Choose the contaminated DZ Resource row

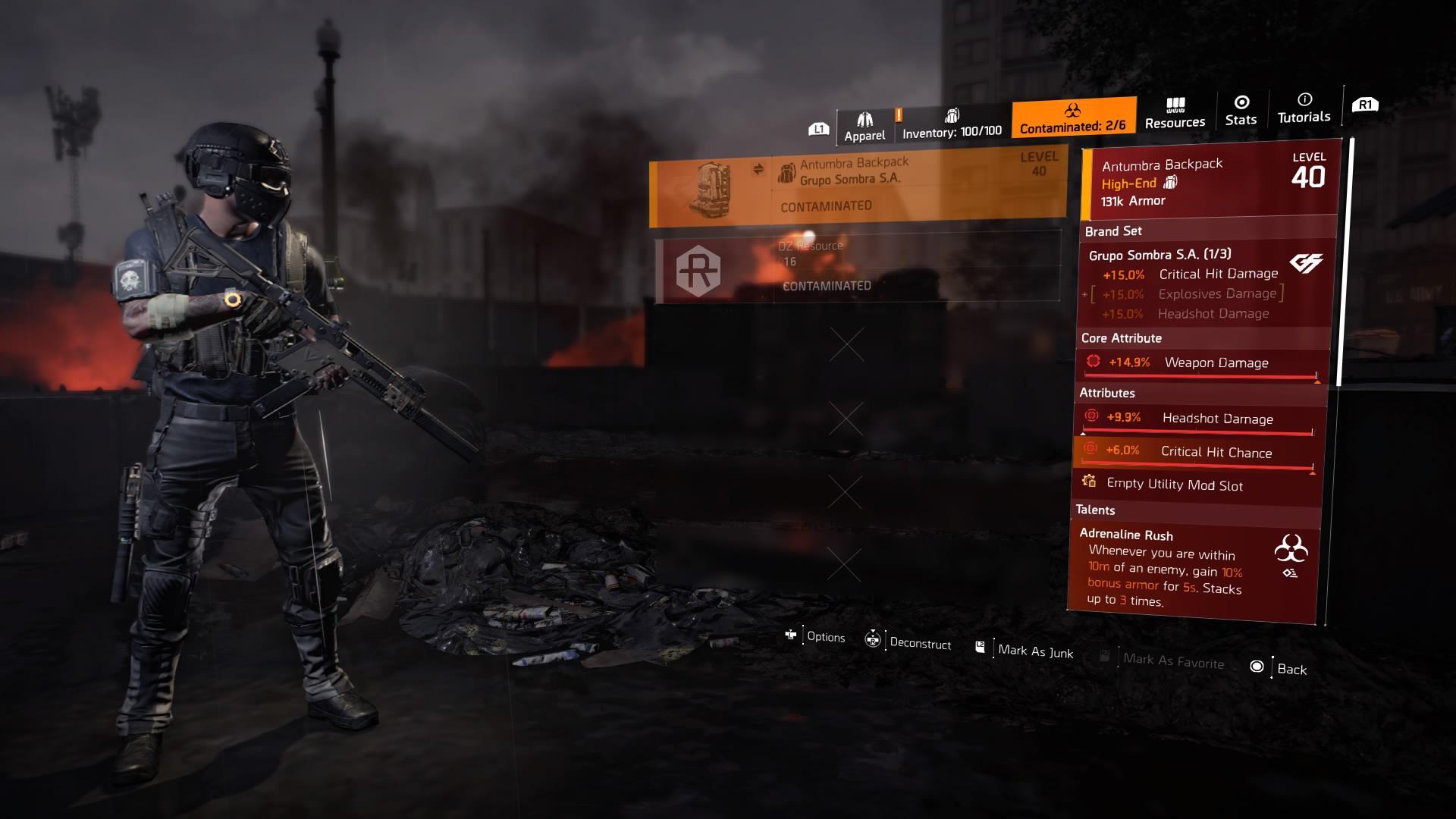tap(857, 271)
